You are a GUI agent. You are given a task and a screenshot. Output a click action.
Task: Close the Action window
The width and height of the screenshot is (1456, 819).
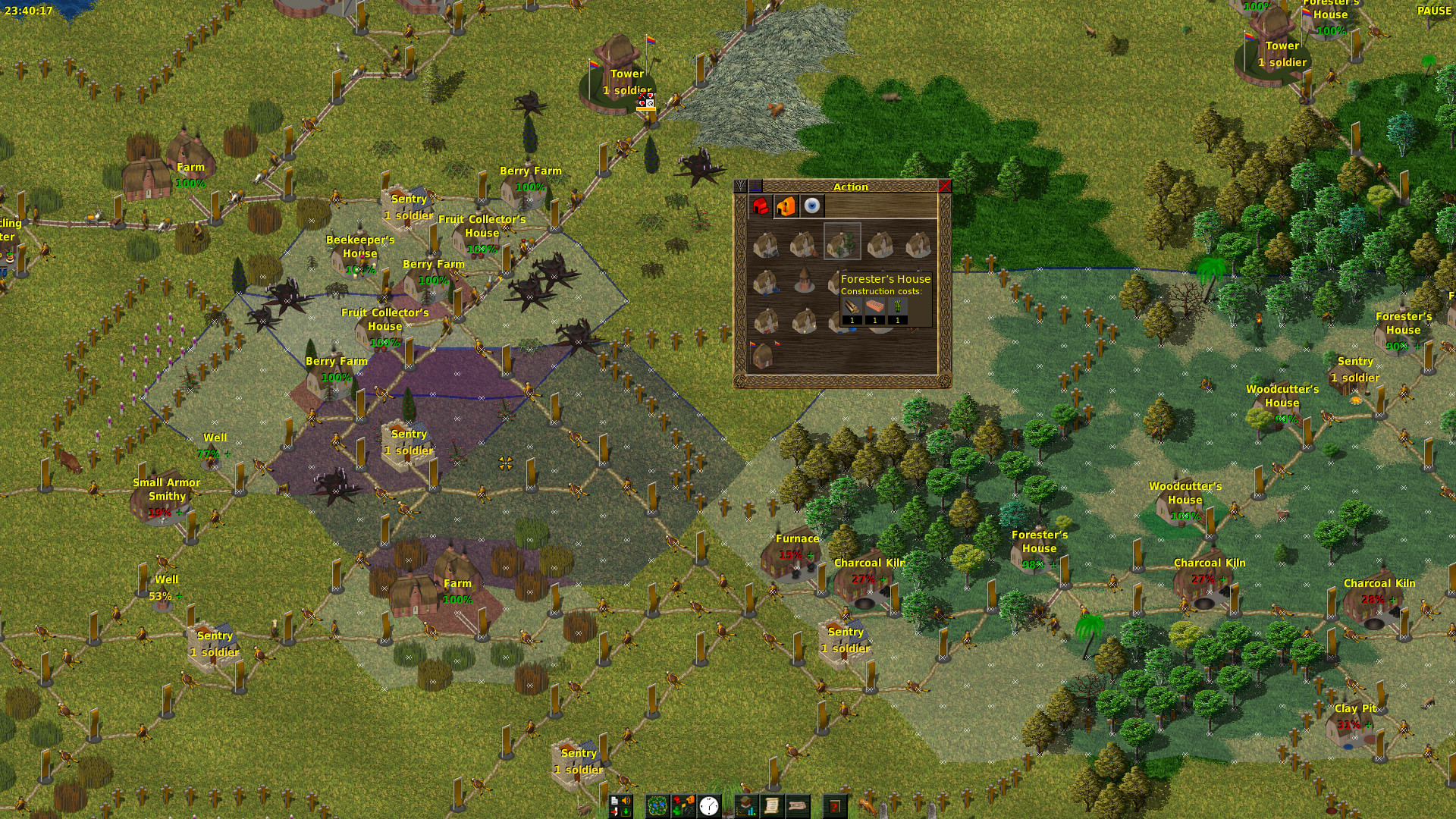[x=944, y=187]
